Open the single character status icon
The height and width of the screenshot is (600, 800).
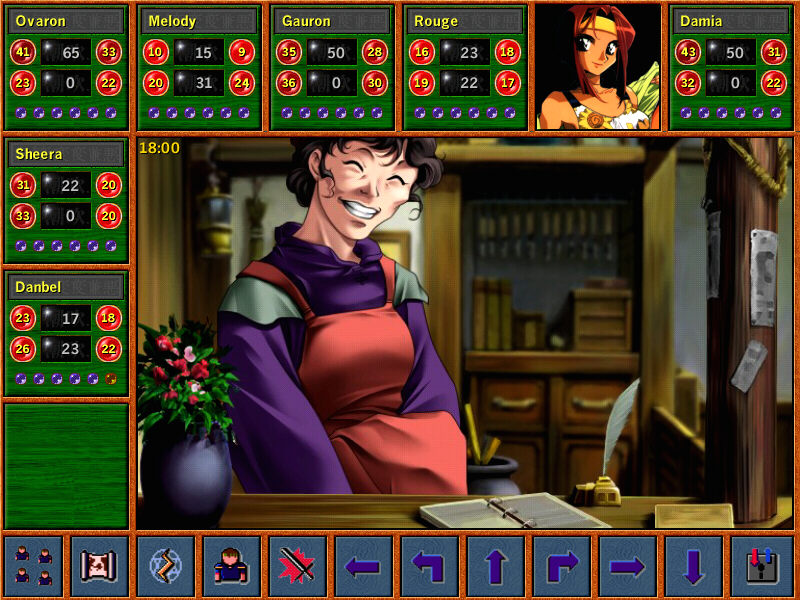point(231,566)
